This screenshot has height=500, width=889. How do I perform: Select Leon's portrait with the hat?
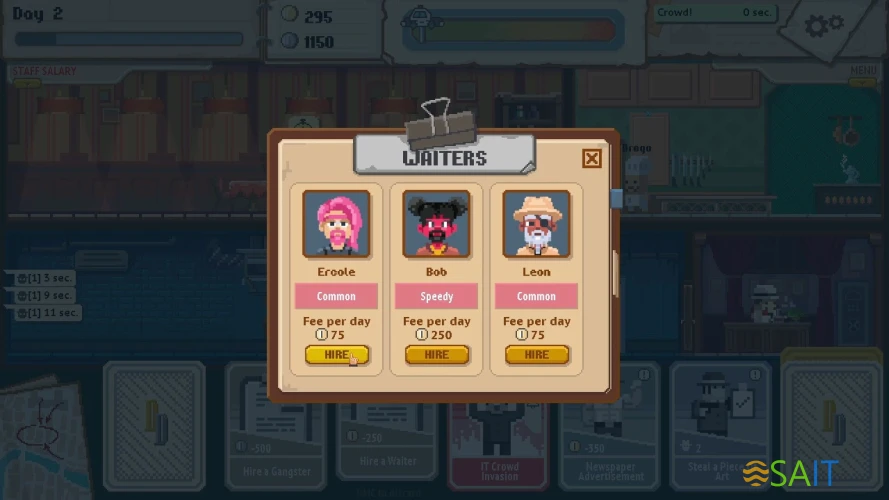536,224
